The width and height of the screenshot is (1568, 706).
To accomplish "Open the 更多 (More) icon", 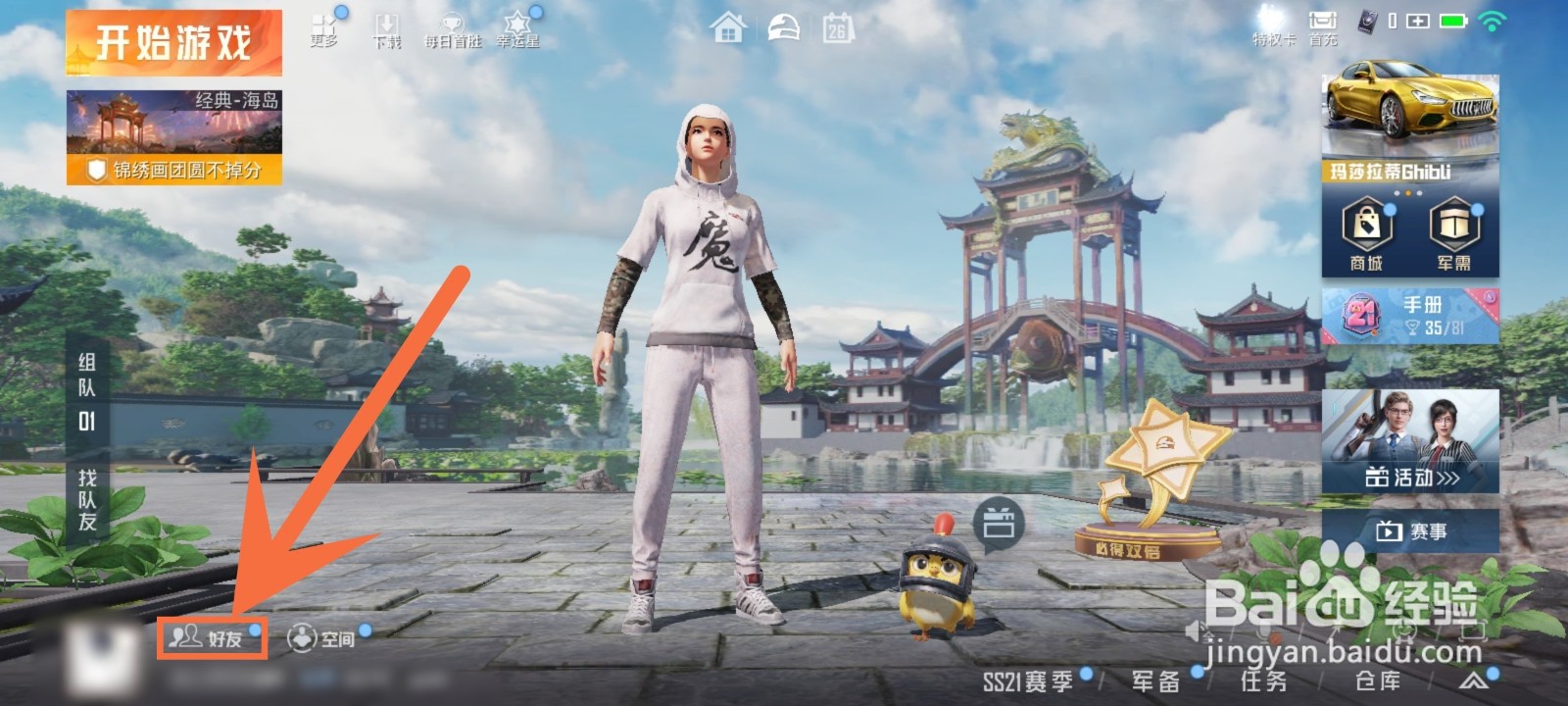I will [x=324, y=27].
